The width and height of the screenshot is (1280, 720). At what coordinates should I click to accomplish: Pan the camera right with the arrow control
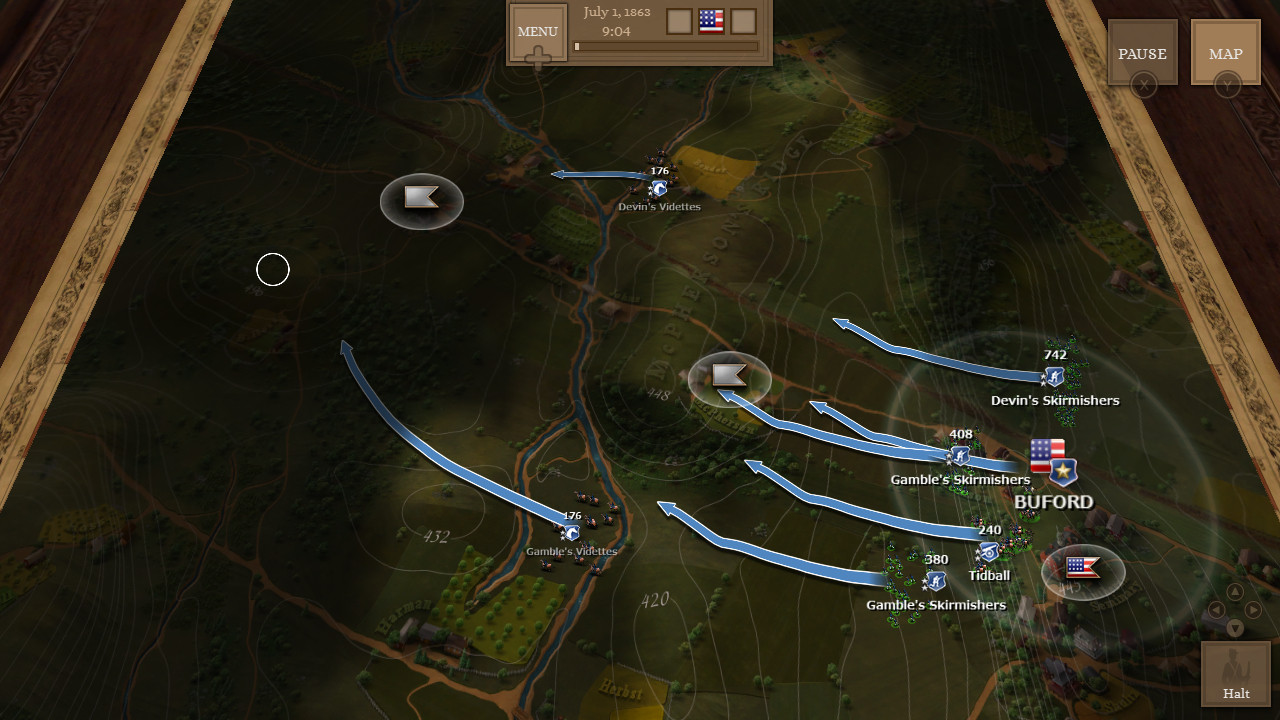[1252, 610]
